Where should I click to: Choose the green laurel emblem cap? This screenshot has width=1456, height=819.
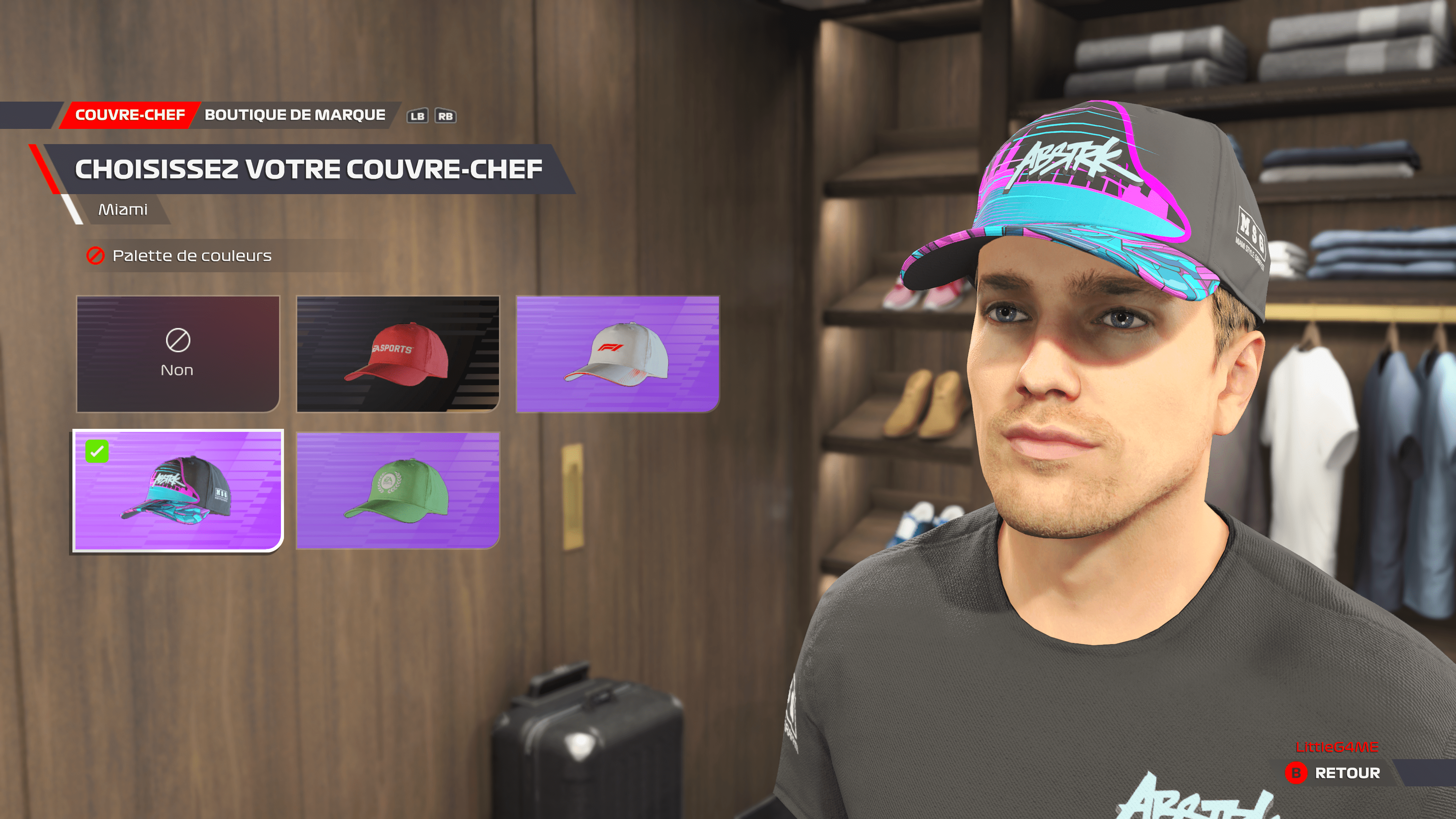click(x=398, y=490)
